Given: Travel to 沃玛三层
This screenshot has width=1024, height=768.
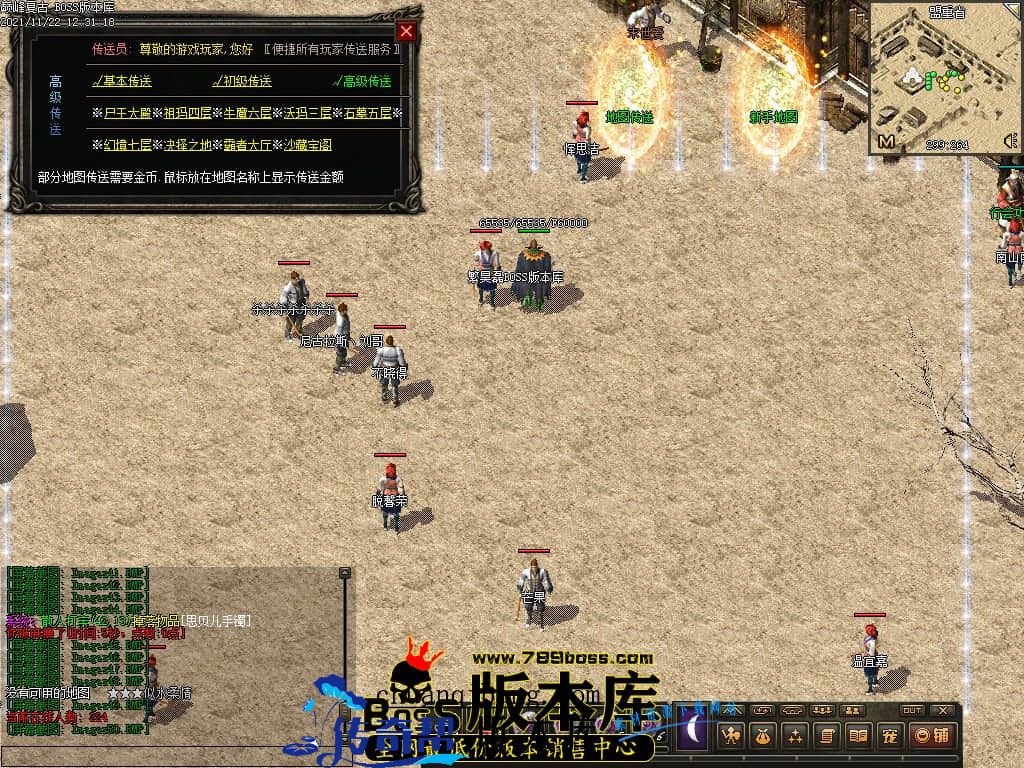Looking at the screenshot, I should coord(306,113).
